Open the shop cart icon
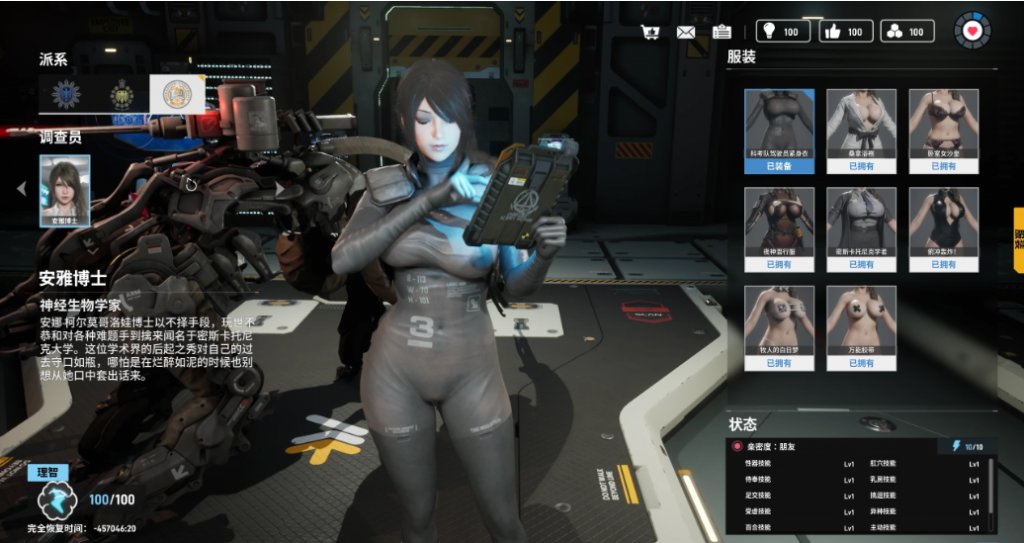The image size is (1024, 543). coord(651,32)
